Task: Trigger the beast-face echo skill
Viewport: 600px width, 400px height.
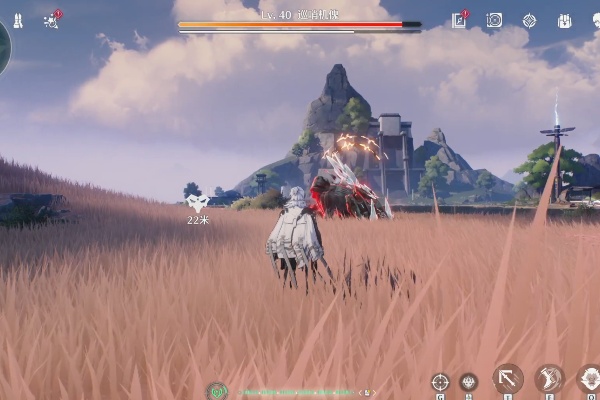Action: (589, 378)
